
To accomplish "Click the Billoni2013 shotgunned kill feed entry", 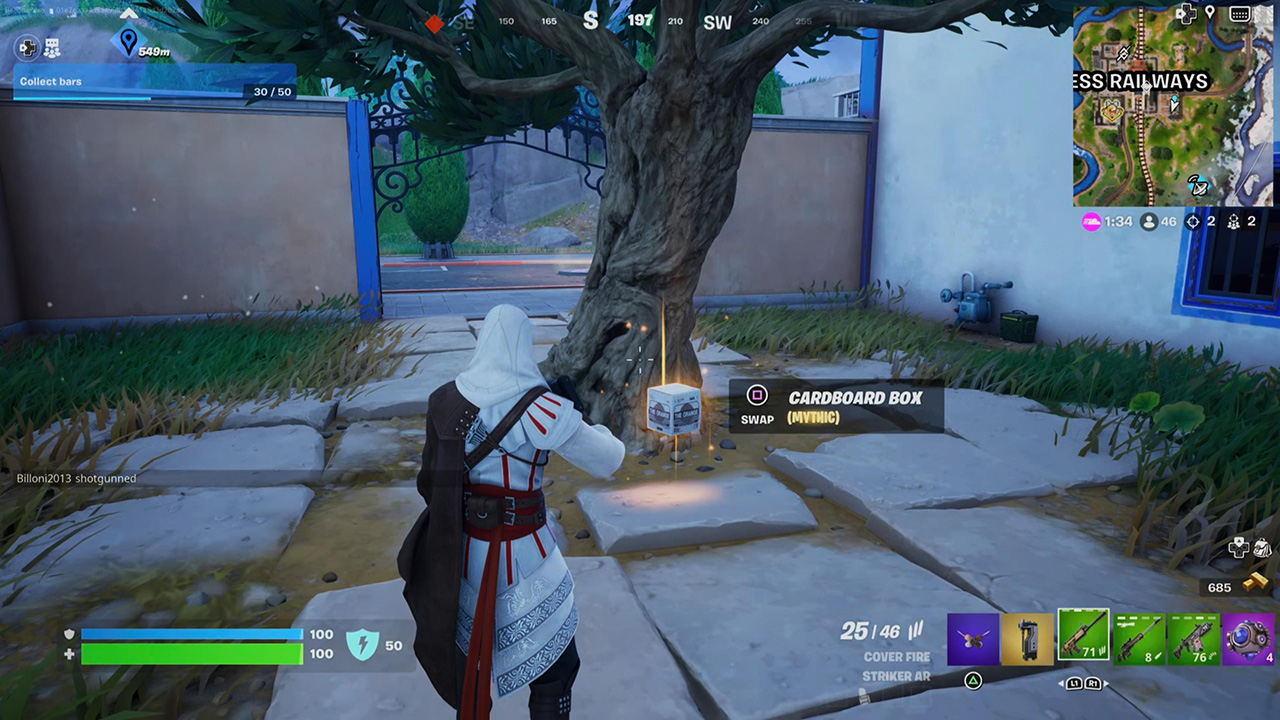I will (x=76, y=478).
